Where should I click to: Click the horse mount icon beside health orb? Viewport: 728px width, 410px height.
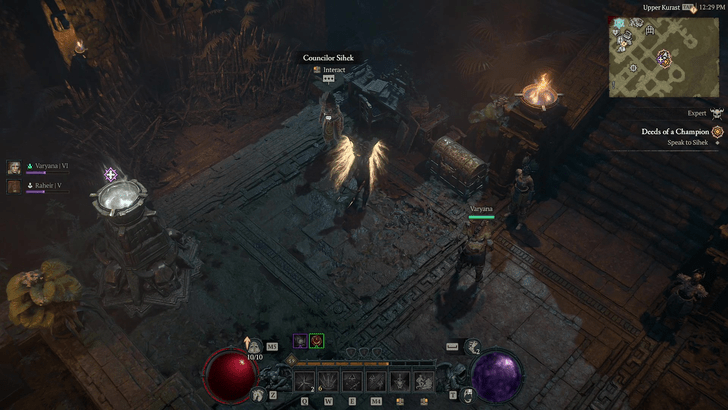pyautogui.click(x=259, y=395)
